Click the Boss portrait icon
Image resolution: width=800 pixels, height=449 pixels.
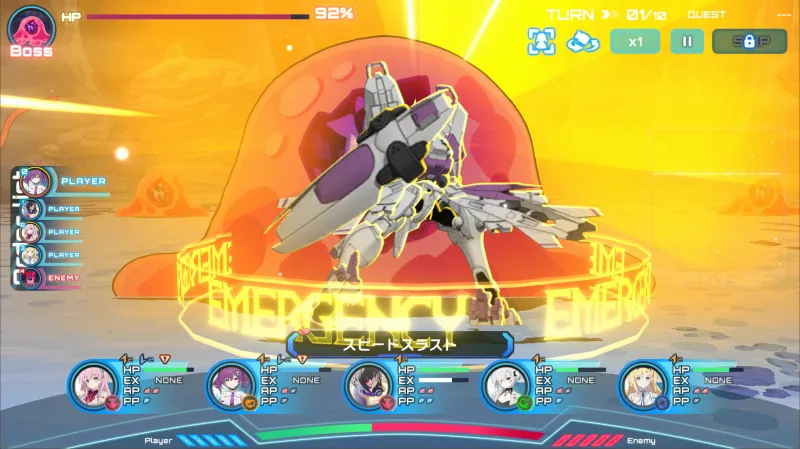31,27
